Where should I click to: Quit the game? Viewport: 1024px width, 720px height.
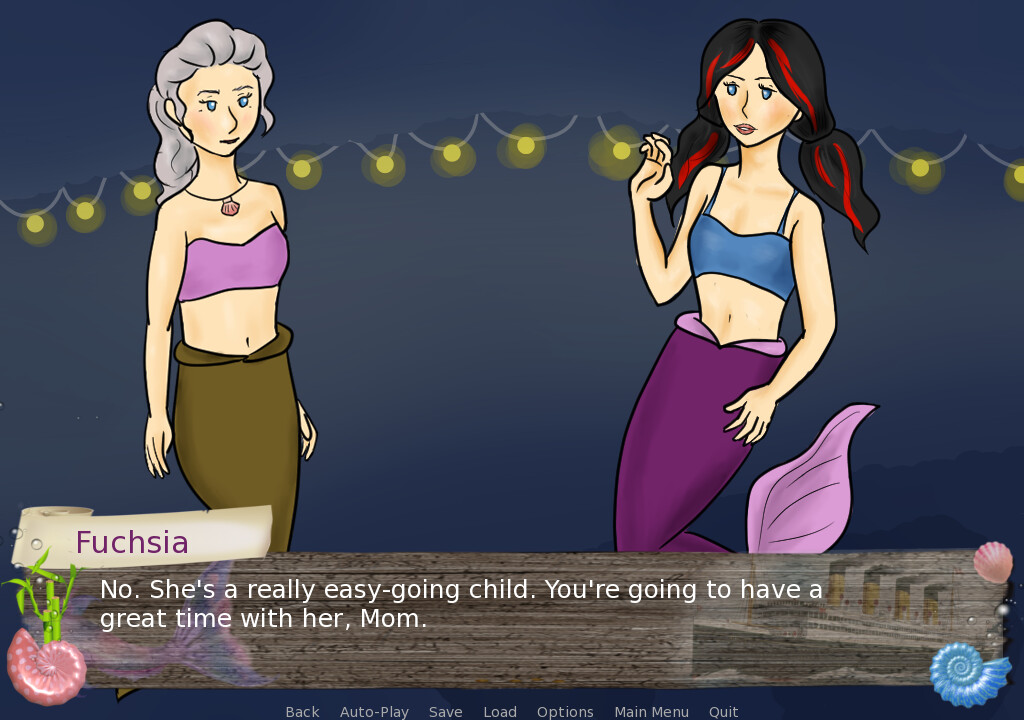point(723,712)
